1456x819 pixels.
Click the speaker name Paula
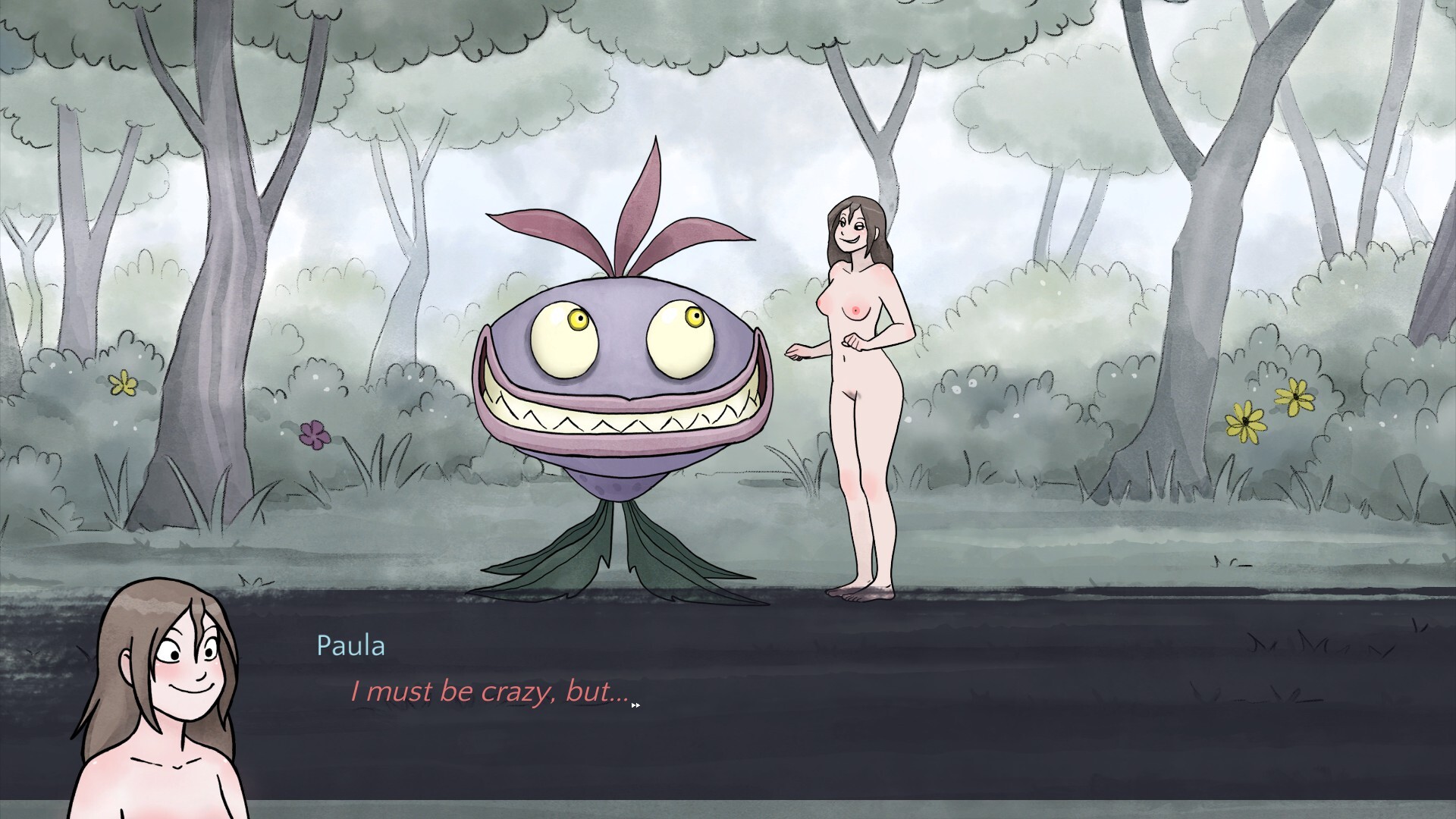click(351, 645)
